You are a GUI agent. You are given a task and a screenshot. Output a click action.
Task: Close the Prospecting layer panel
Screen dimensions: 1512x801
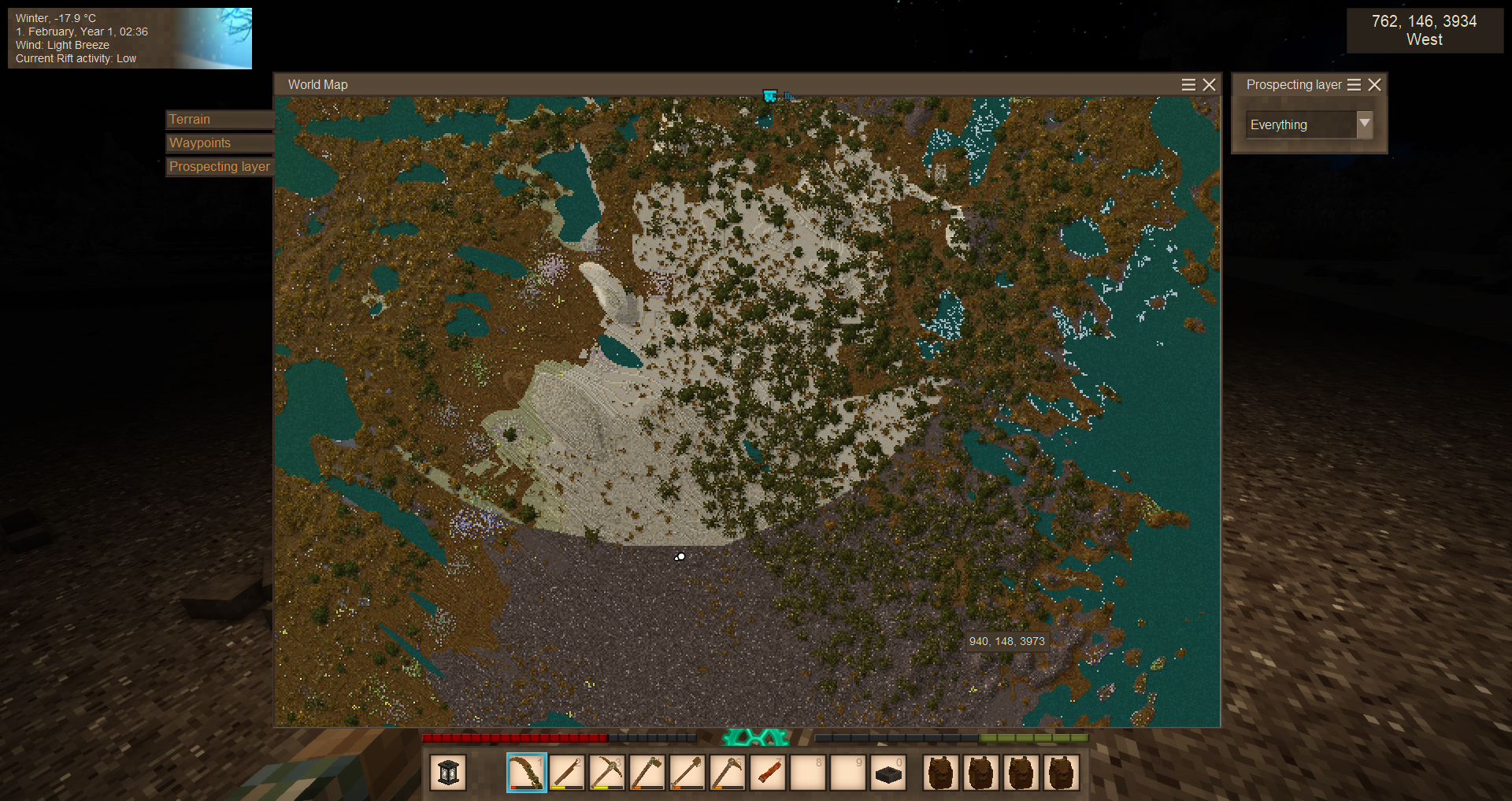pyautogui.click(x=1374, y=85)
